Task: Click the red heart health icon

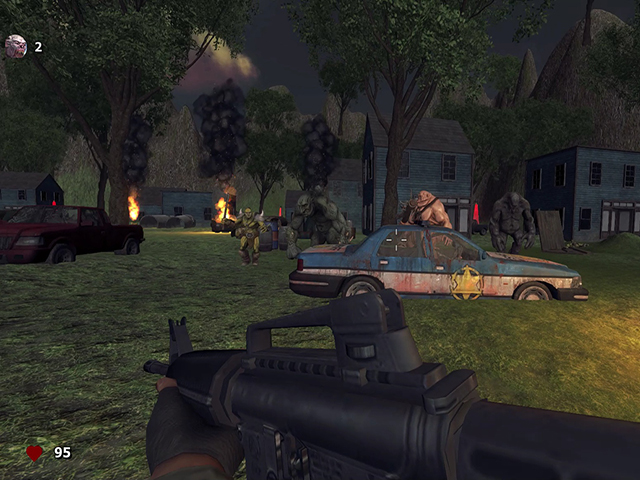Action: coord(34,453)
